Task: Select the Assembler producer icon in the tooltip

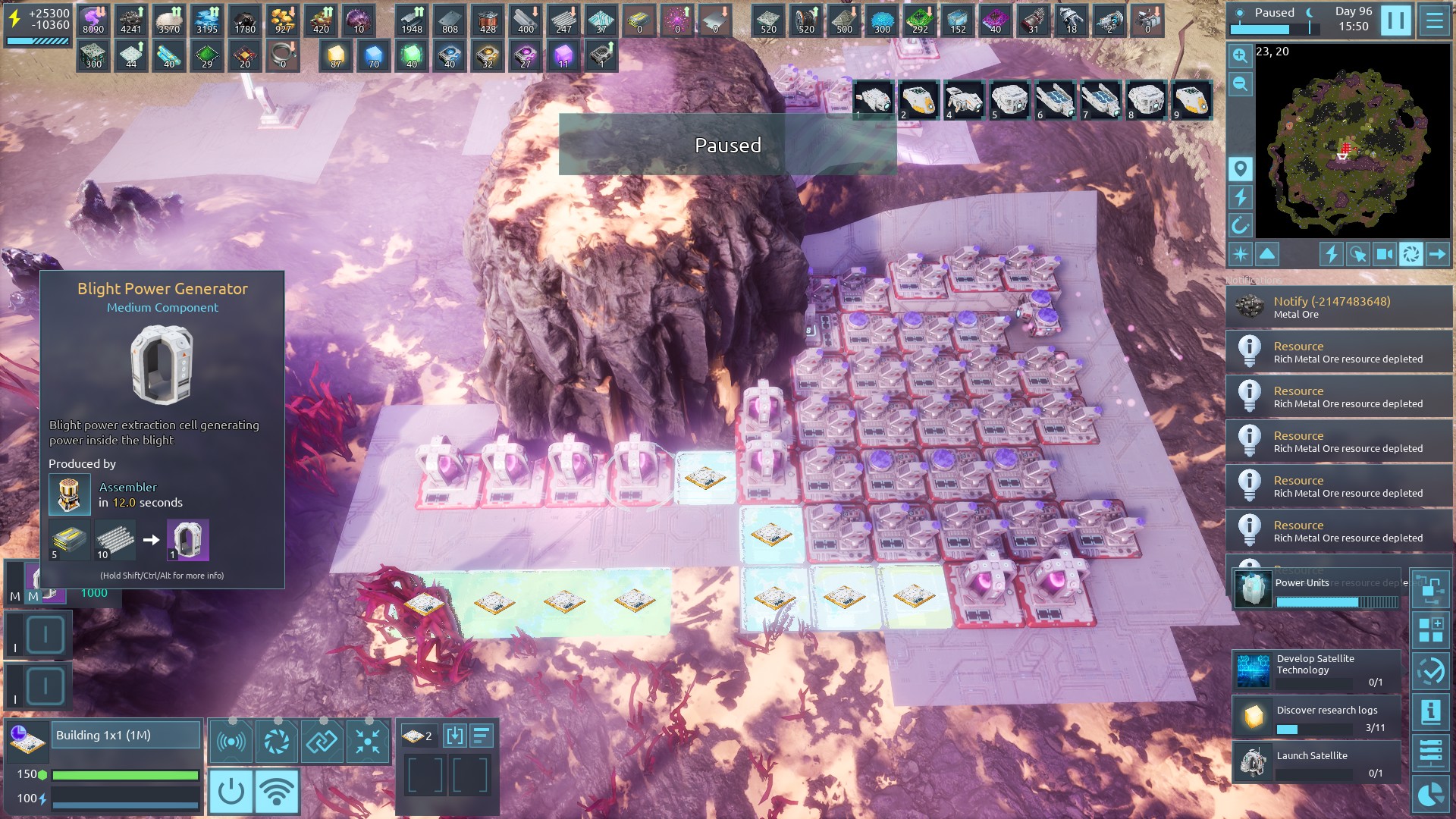Action: tap(69, 494)
